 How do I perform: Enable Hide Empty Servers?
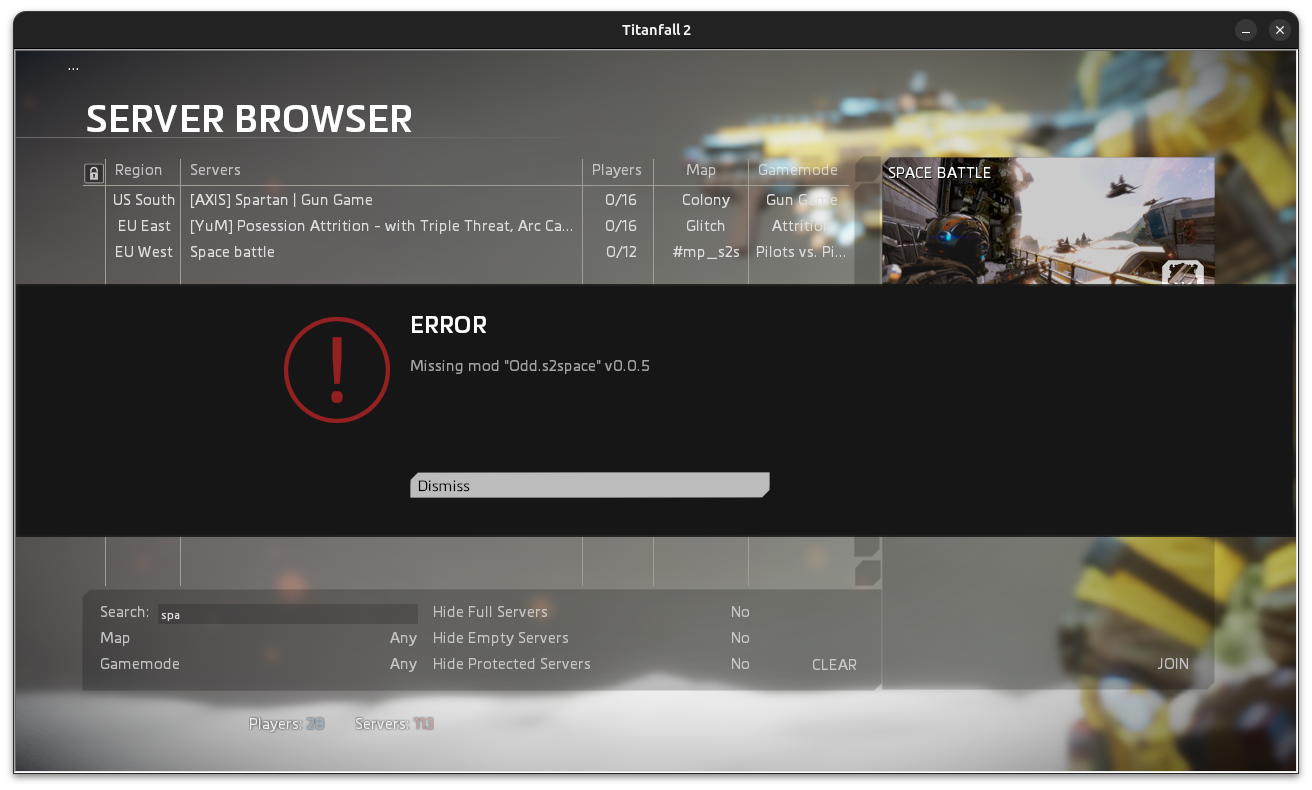(x=739, y=637)
